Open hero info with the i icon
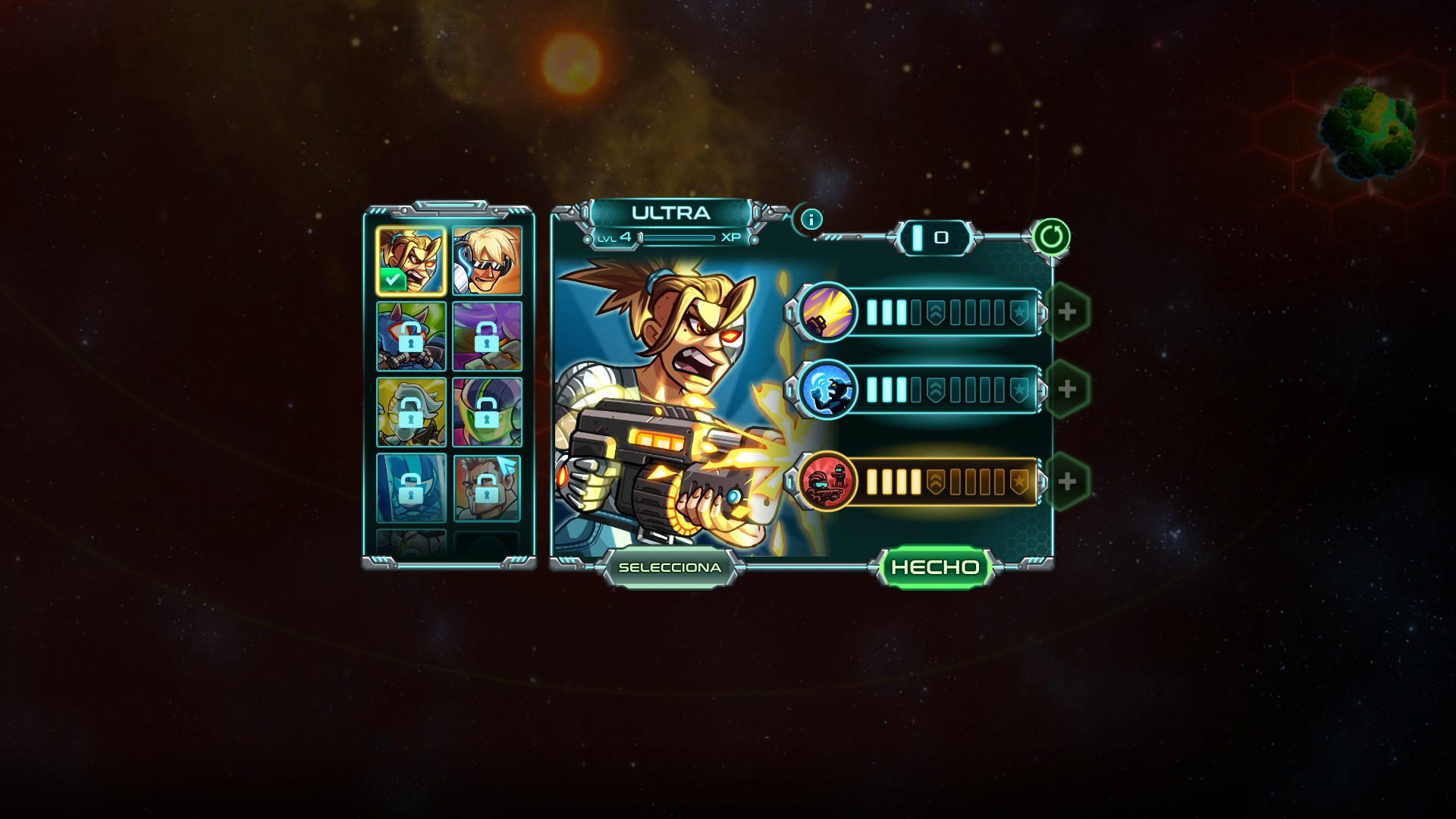Viewport: 1456px width, 819px height. (x=811, y=220)
